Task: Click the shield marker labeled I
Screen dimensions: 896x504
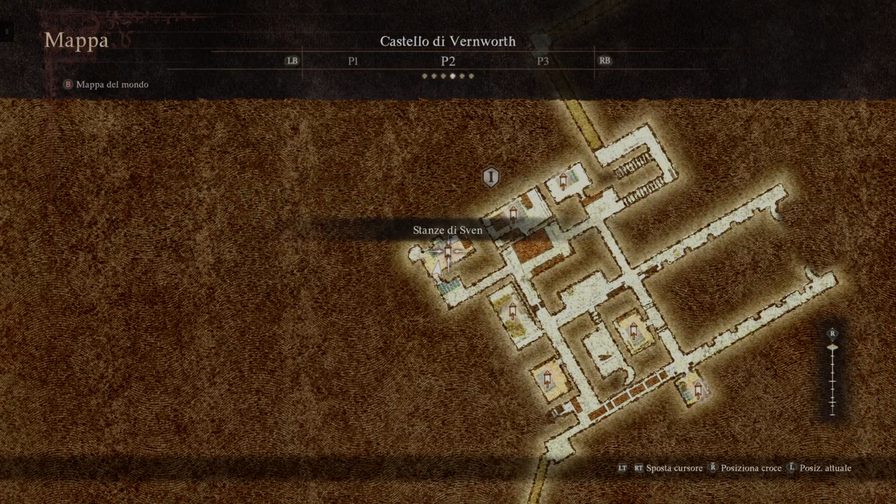Action: point(490,178)
